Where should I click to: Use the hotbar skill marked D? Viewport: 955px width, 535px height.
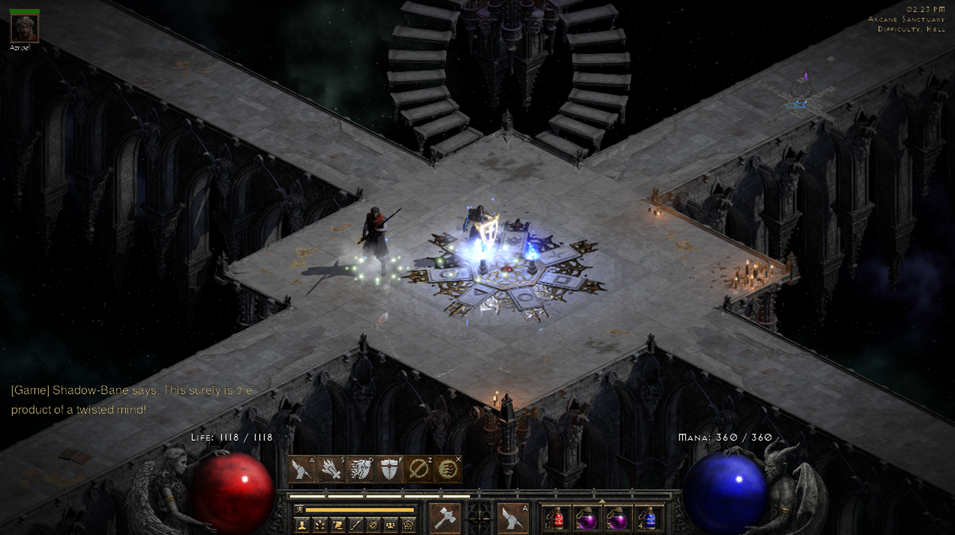click(x=360, y=469)
